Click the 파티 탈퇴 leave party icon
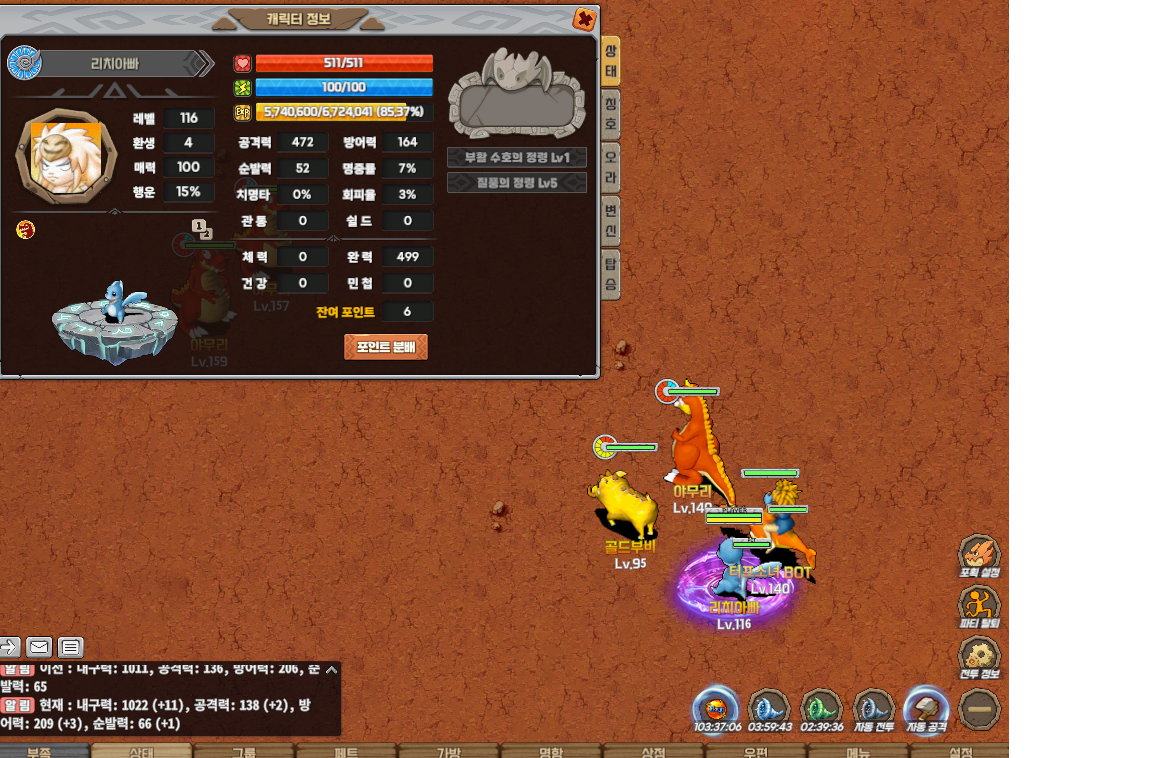 (979, 606)
